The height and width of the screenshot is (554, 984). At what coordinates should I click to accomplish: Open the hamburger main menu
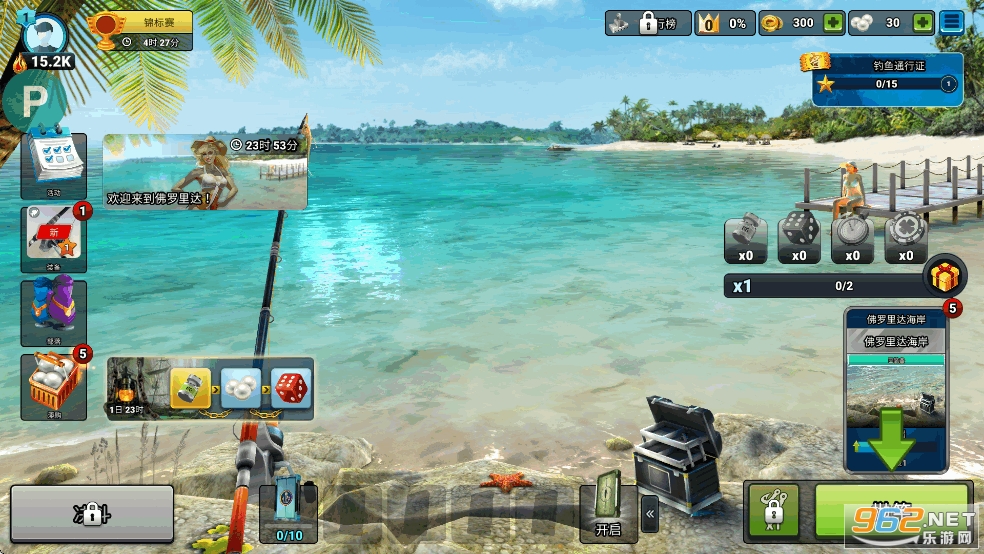click(x=952, y=23)
